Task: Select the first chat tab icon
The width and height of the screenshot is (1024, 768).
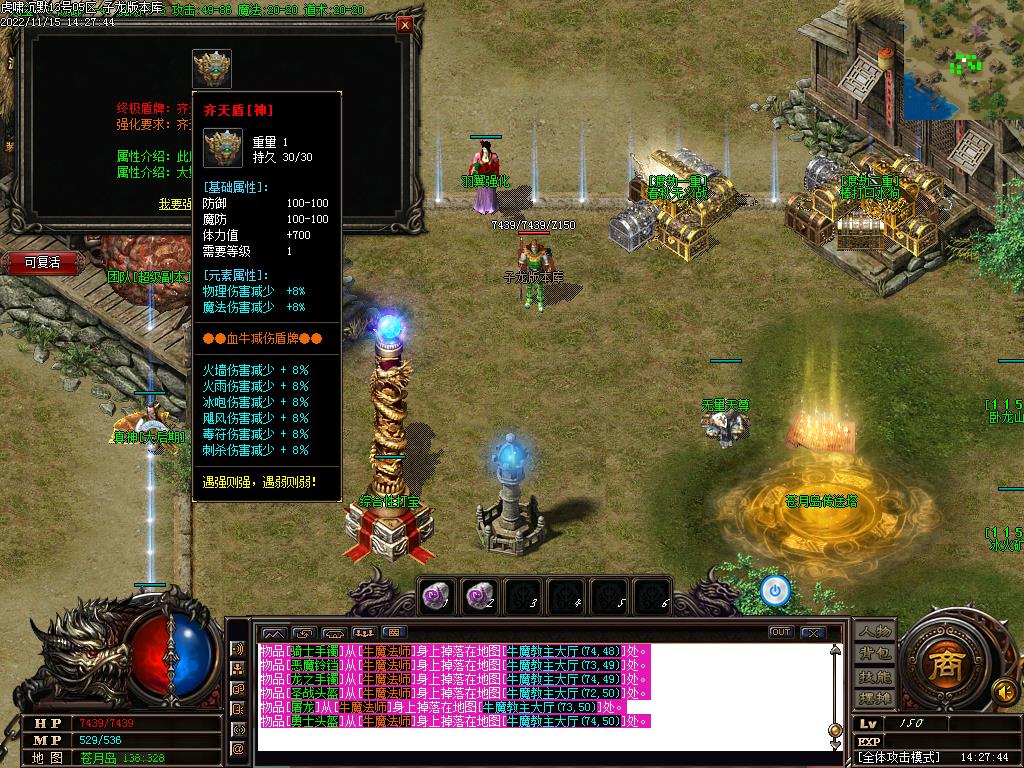Action: coord(272,632)
